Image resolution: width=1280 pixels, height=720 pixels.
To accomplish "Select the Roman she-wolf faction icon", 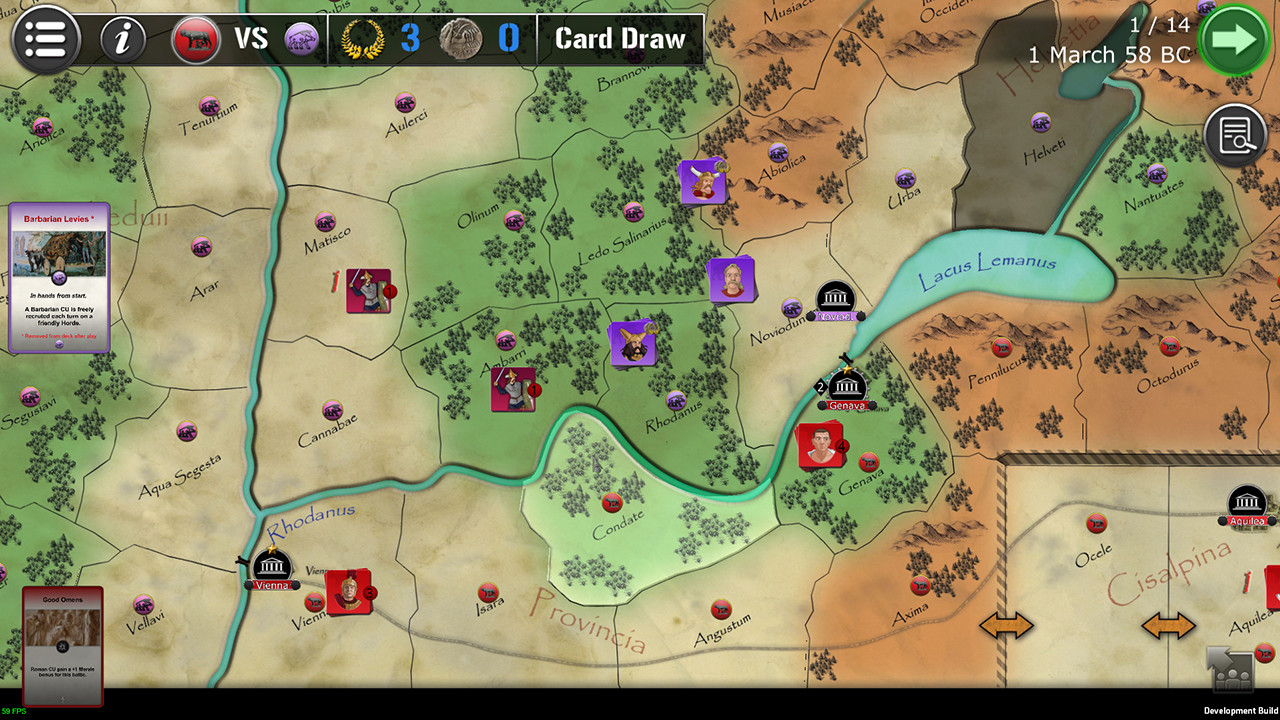I will [196, 40].
